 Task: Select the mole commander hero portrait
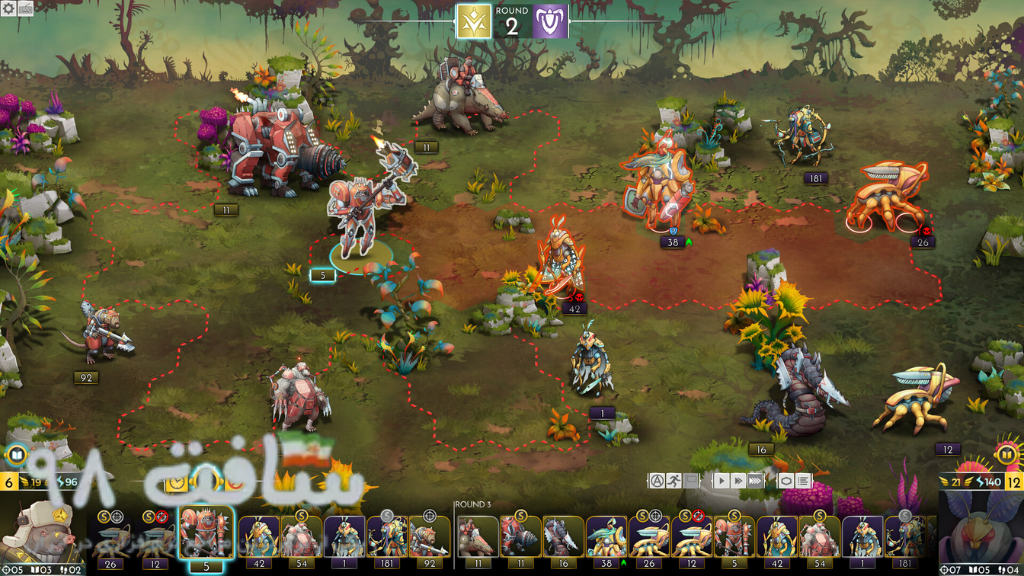tap(42, 535)
